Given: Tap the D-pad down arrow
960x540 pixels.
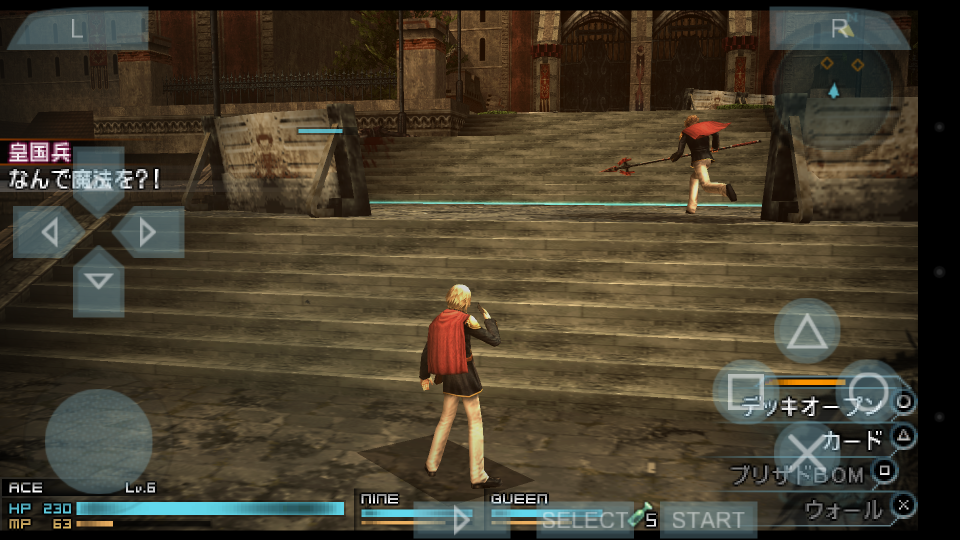Looking at the screenshot, I should [x=98, y=281].
